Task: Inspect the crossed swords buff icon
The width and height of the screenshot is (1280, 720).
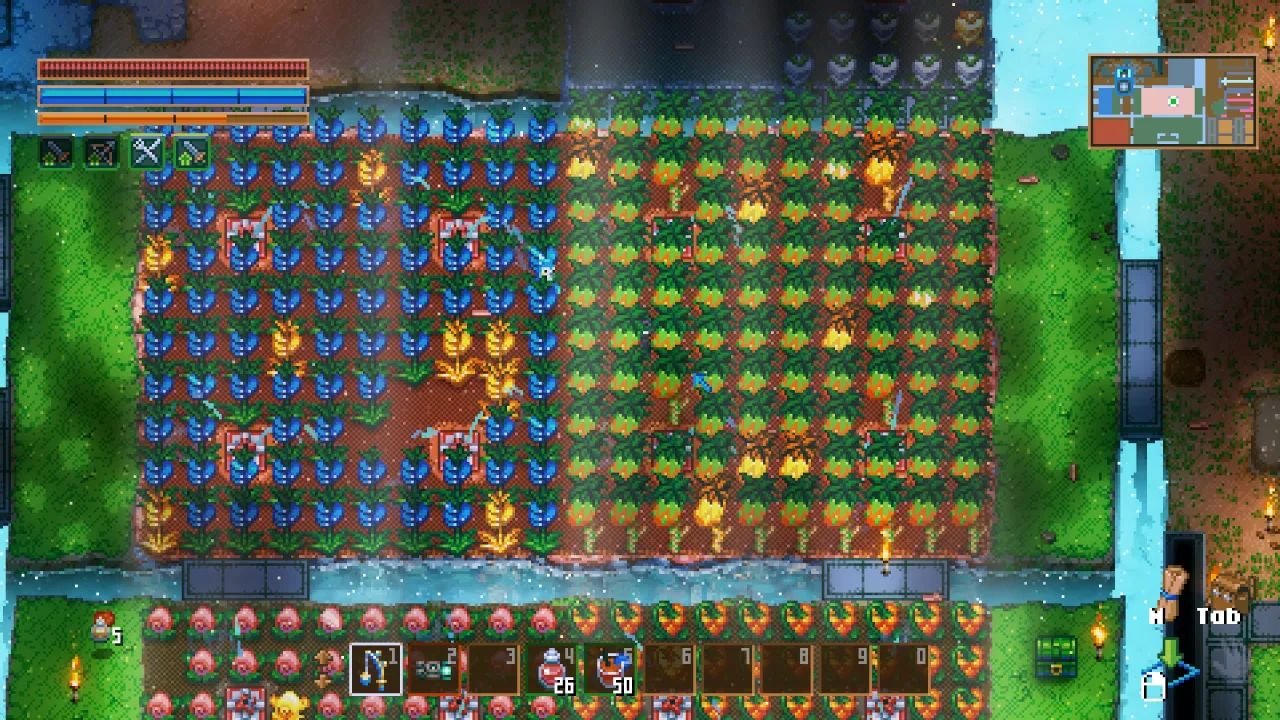Action: click(147, 153)
